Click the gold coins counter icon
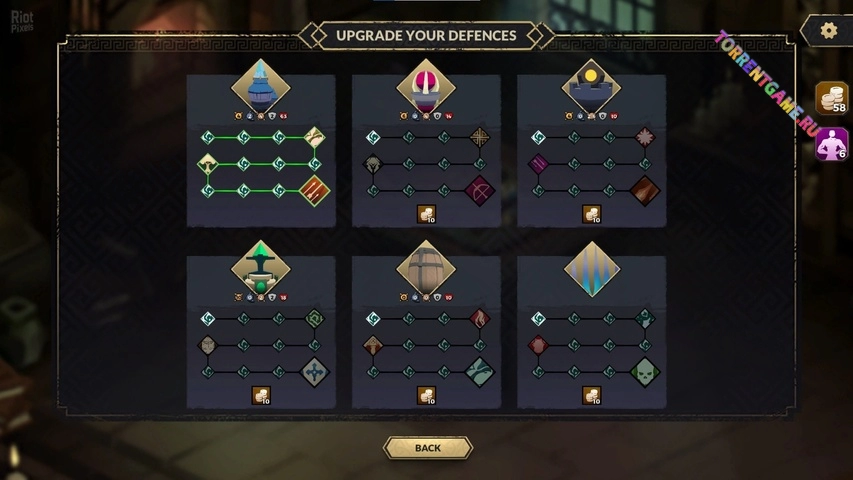The height and width of the screenshot is (480, 853). point(832,99)
